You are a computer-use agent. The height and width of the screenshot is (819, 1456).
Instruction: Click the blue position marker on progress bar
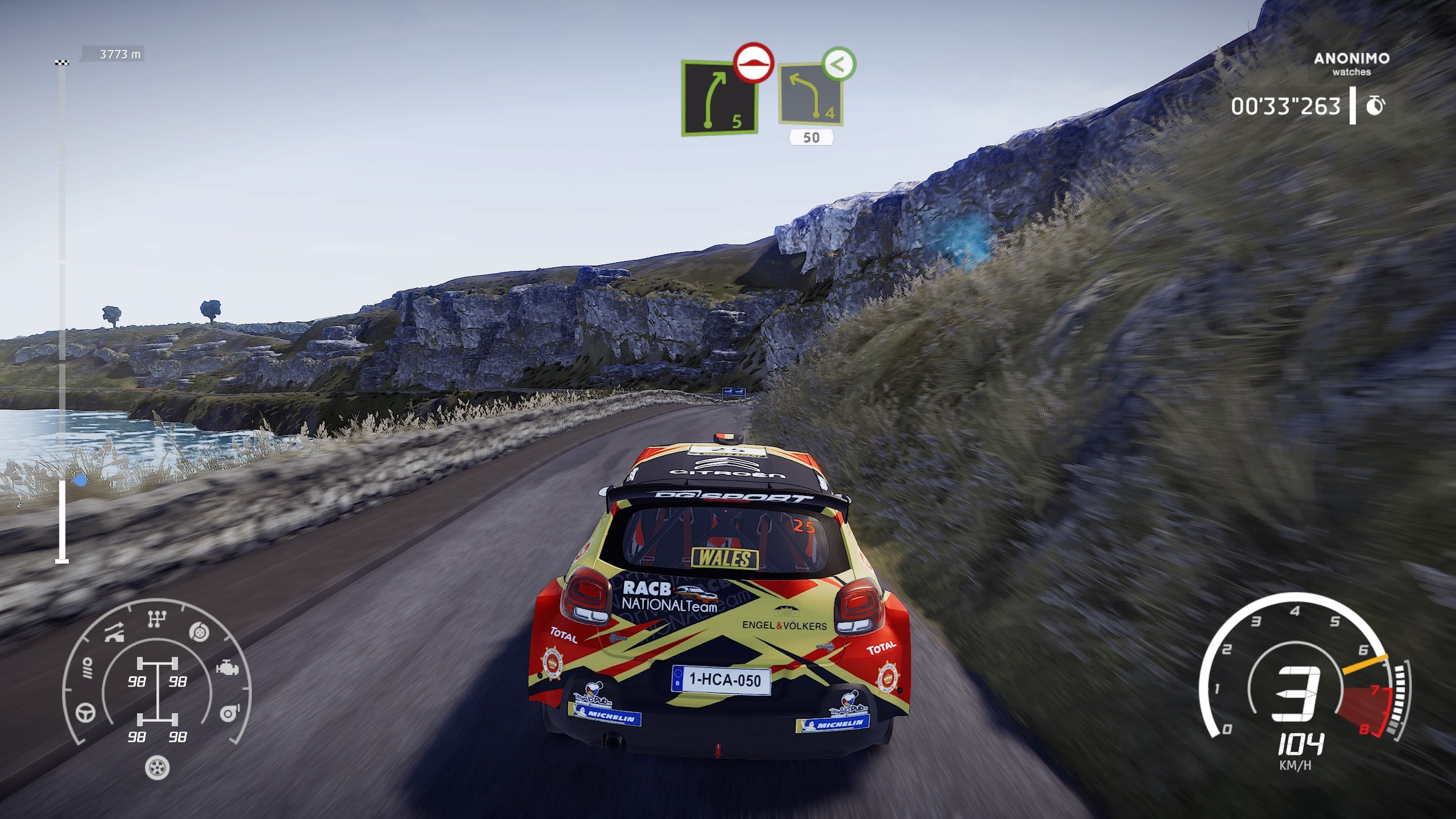coord(80,481)
